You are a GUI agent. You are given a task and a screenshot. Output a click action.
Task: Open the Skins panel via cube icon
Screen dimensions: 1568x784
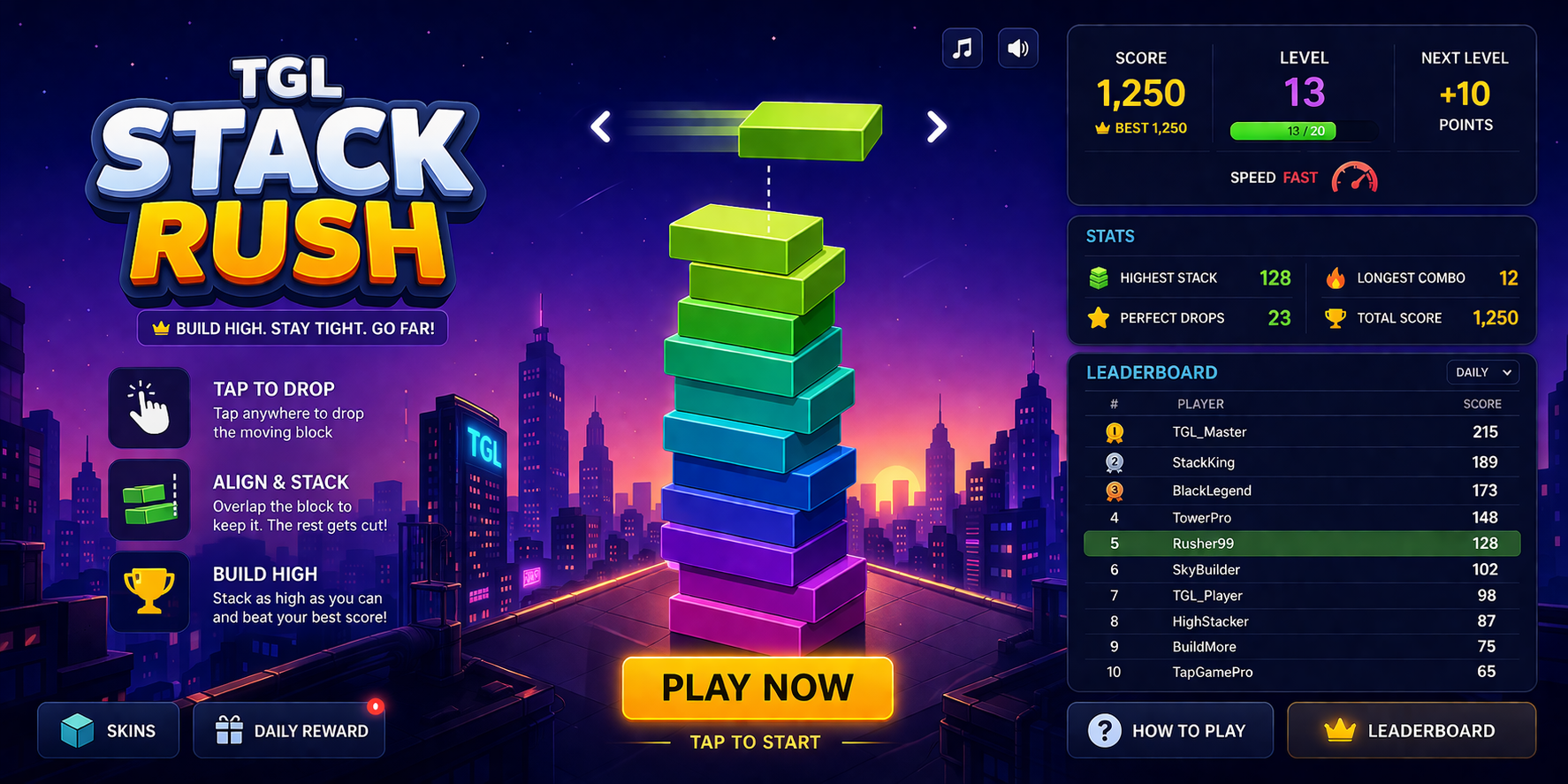click(x=76, y=730)
